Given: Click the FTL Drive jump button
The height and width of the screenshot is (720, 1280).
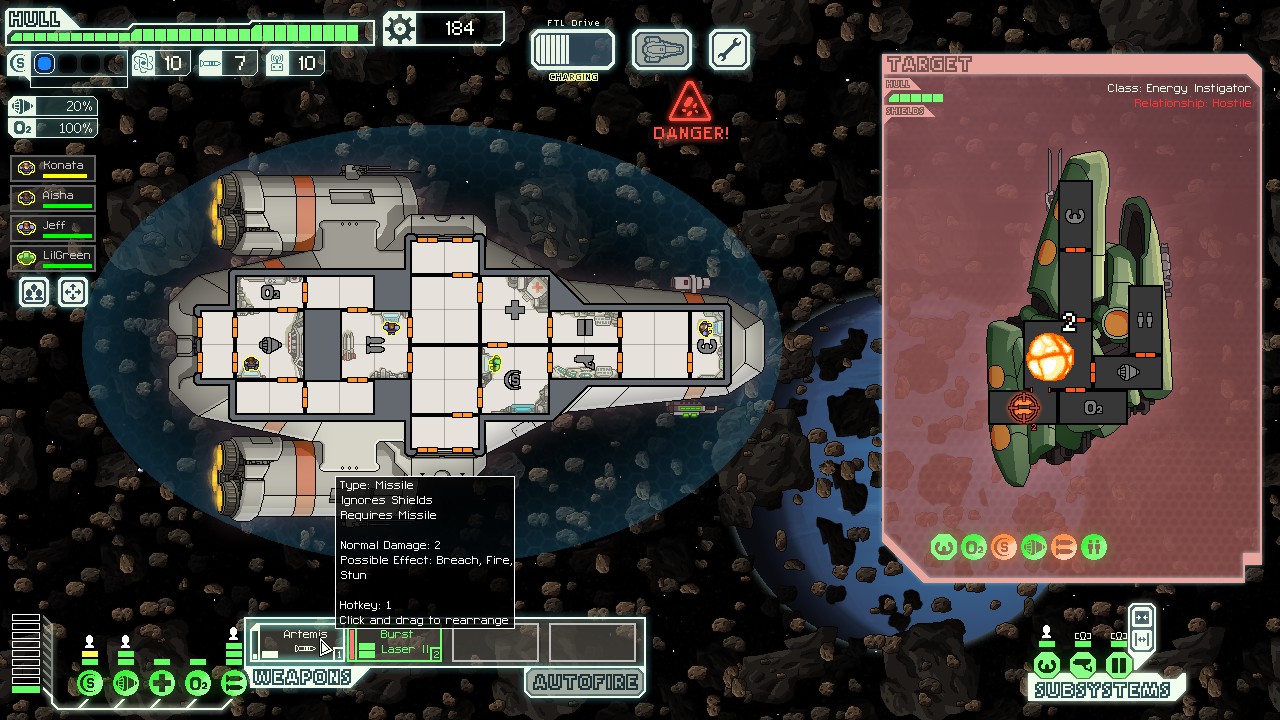Looking at the screenshot, I should click(572, 49).
